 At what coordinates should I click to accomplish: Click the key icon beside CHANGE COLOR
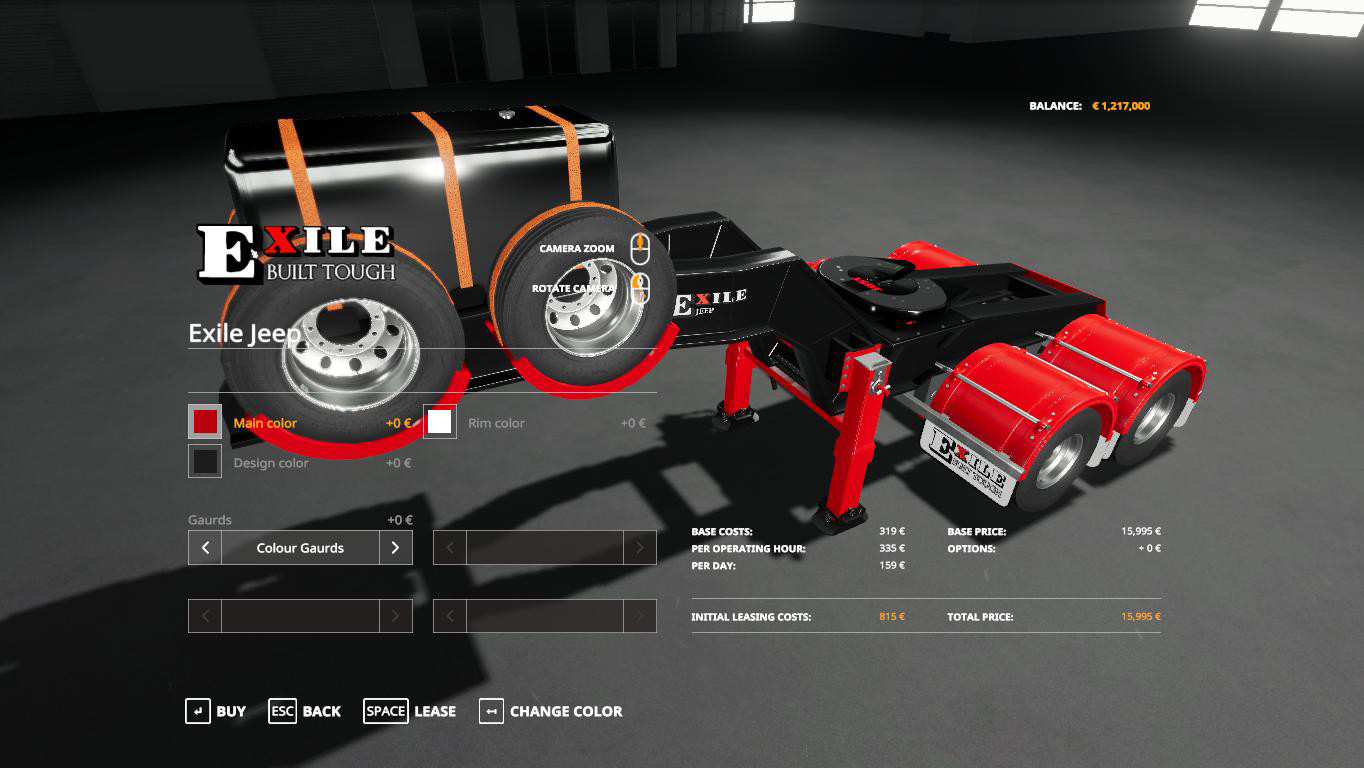click(x=489, y=711)
